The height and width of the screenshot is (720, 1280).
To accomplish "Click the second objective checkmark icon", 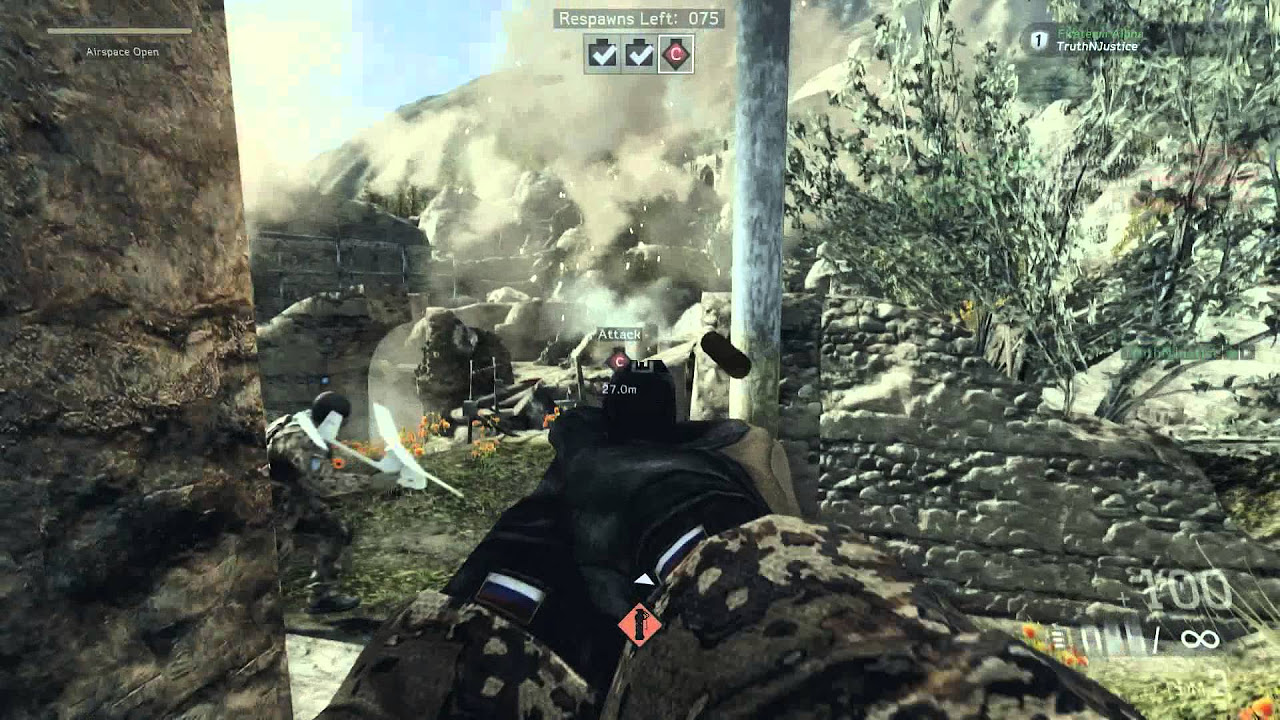I will tap(638, 53).
